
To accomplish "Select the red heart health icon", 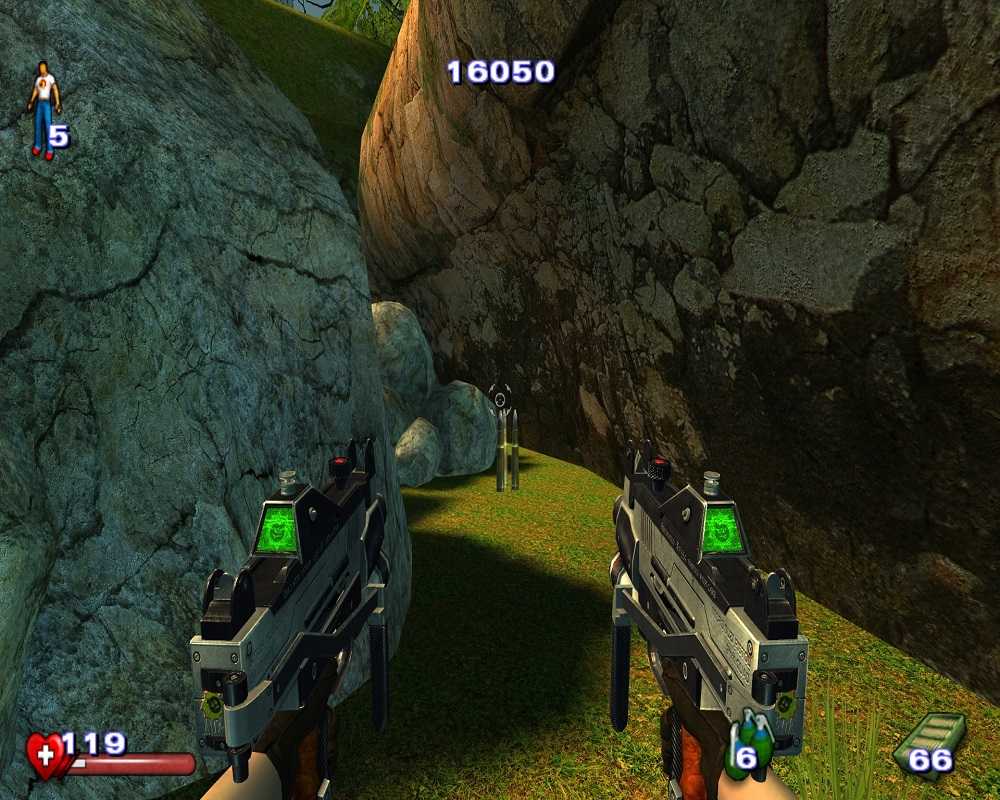I will tap(45, 755).
